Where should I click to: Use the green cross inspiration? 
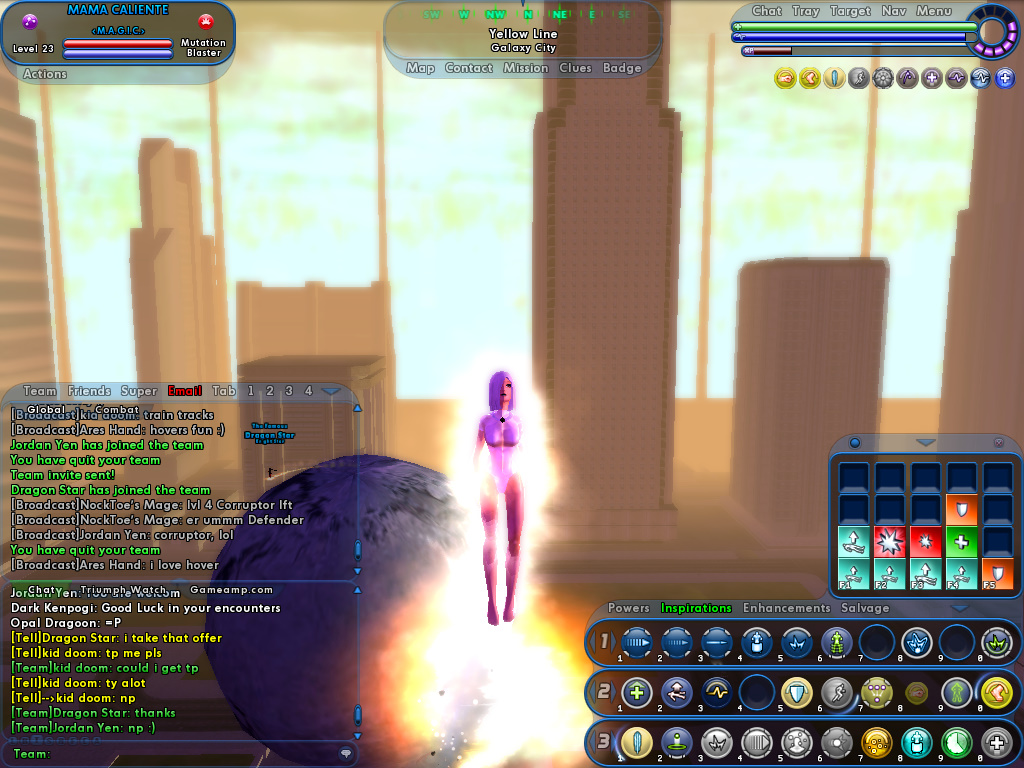pyautogui.click(x=960, y=541)
